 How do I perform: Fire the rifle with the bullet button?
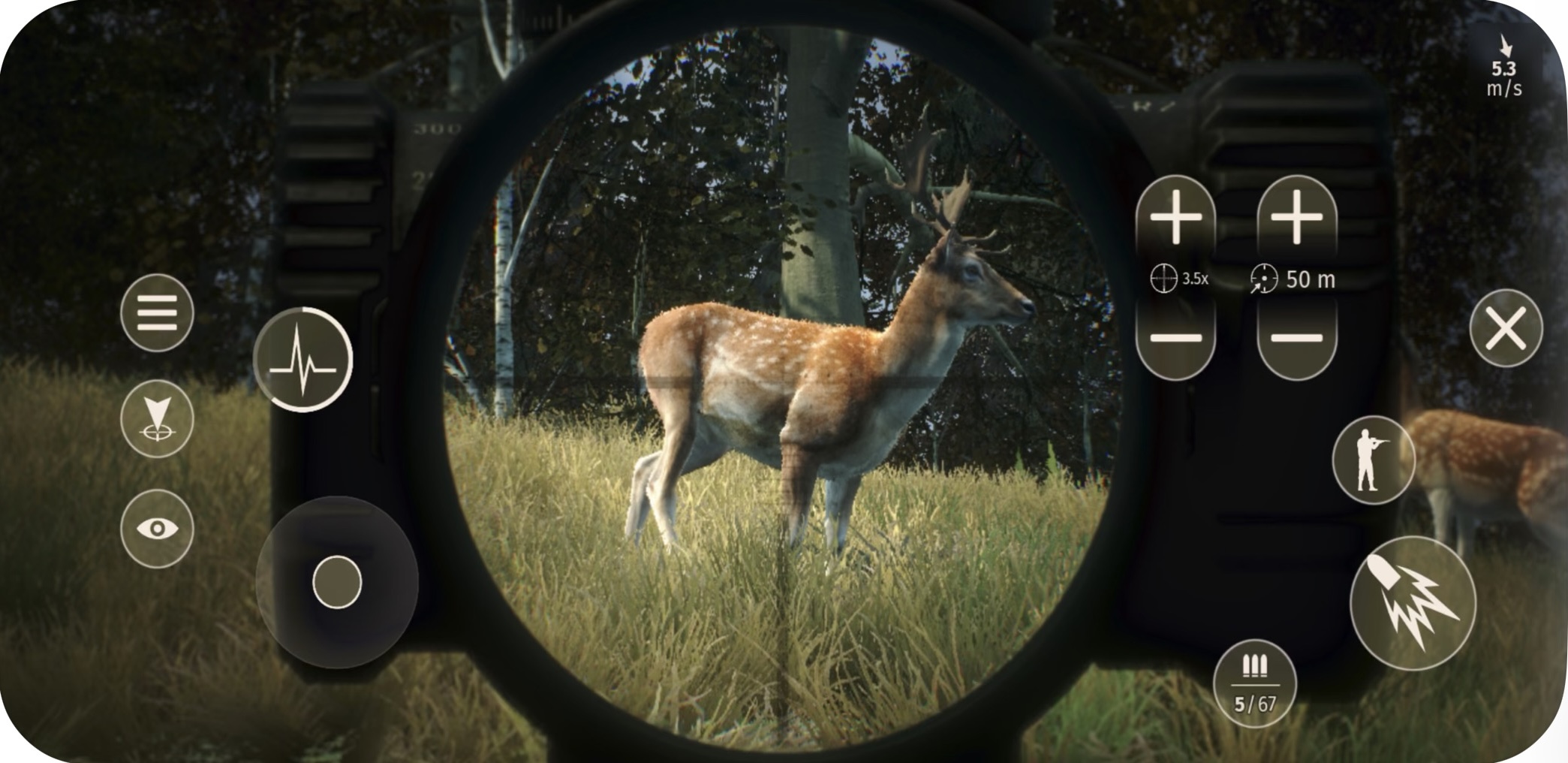click(1413, 603)
